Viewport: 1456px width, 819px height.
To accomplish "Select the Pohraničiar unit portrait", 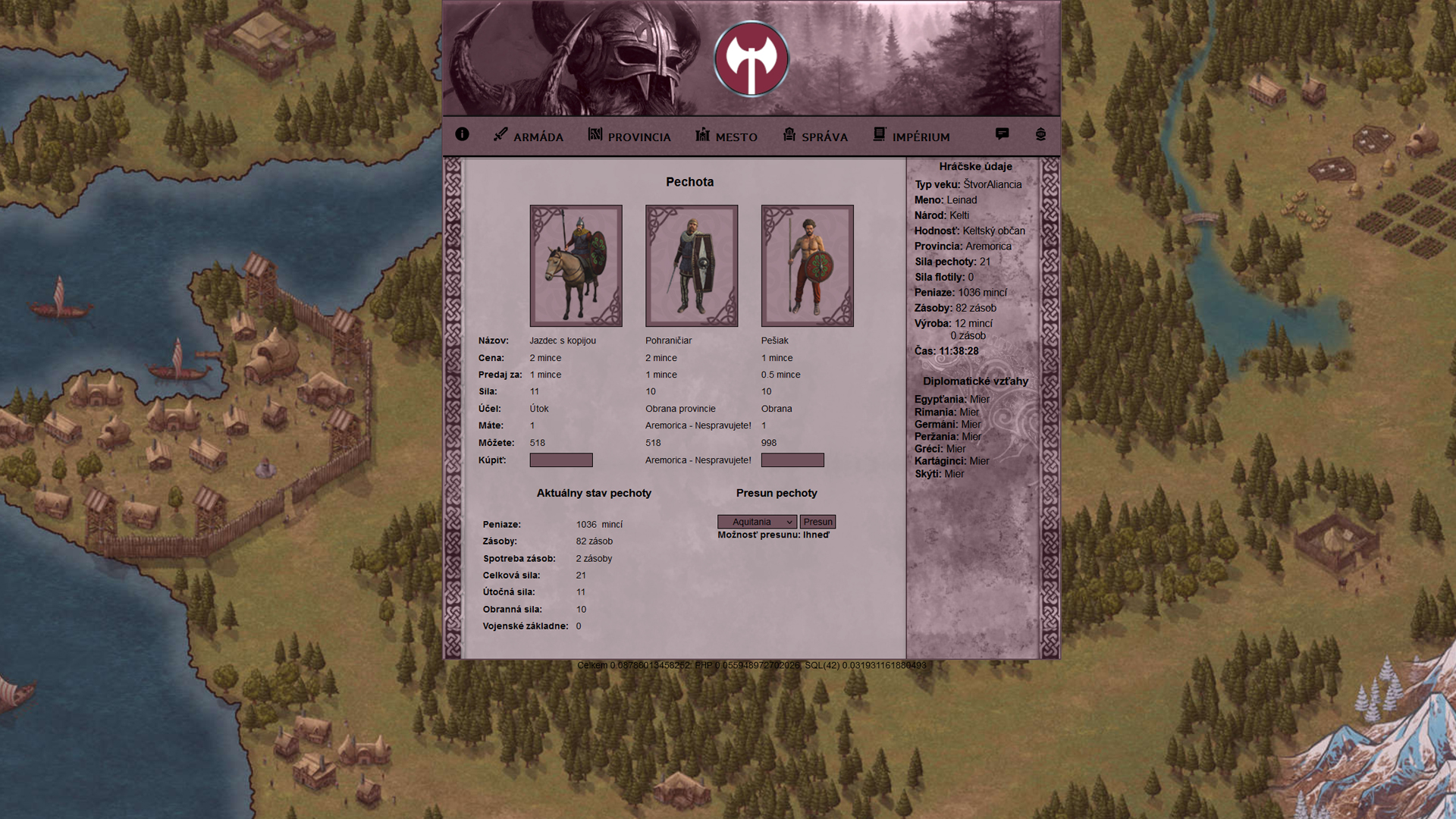I will click(692, 265).
